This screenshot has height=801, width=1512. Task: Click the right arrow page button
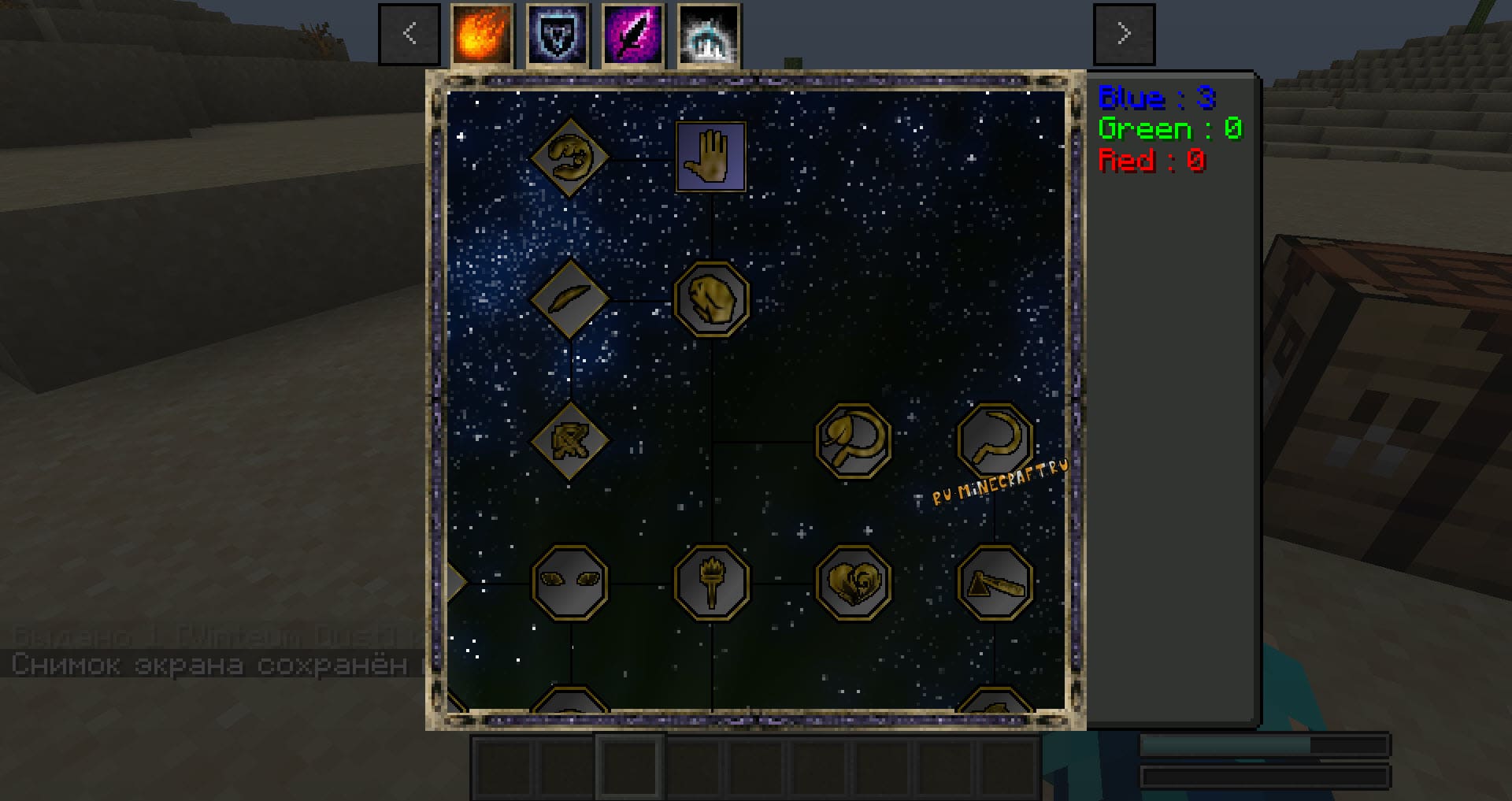(1124, 34)
